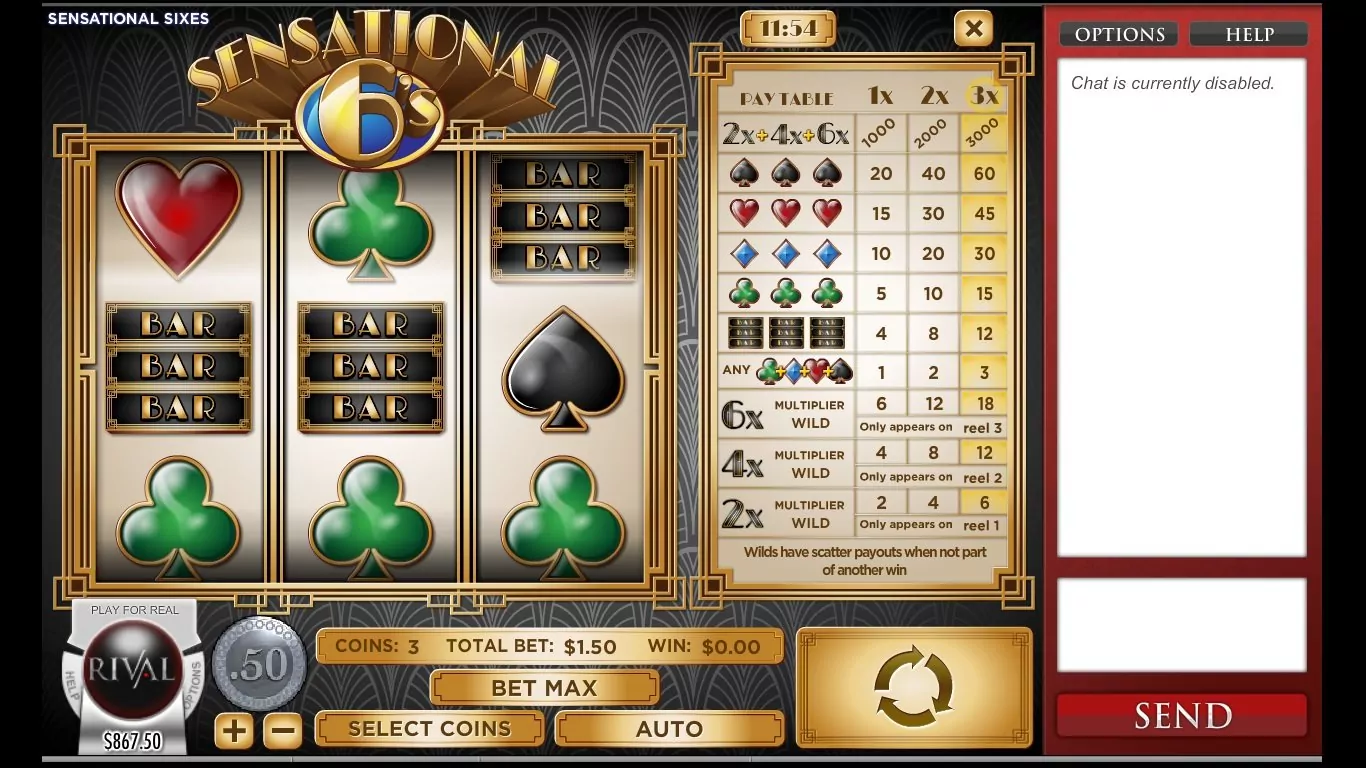Focus the chat message input box
Screen dimensions: 1366x768
[1182, 625]
